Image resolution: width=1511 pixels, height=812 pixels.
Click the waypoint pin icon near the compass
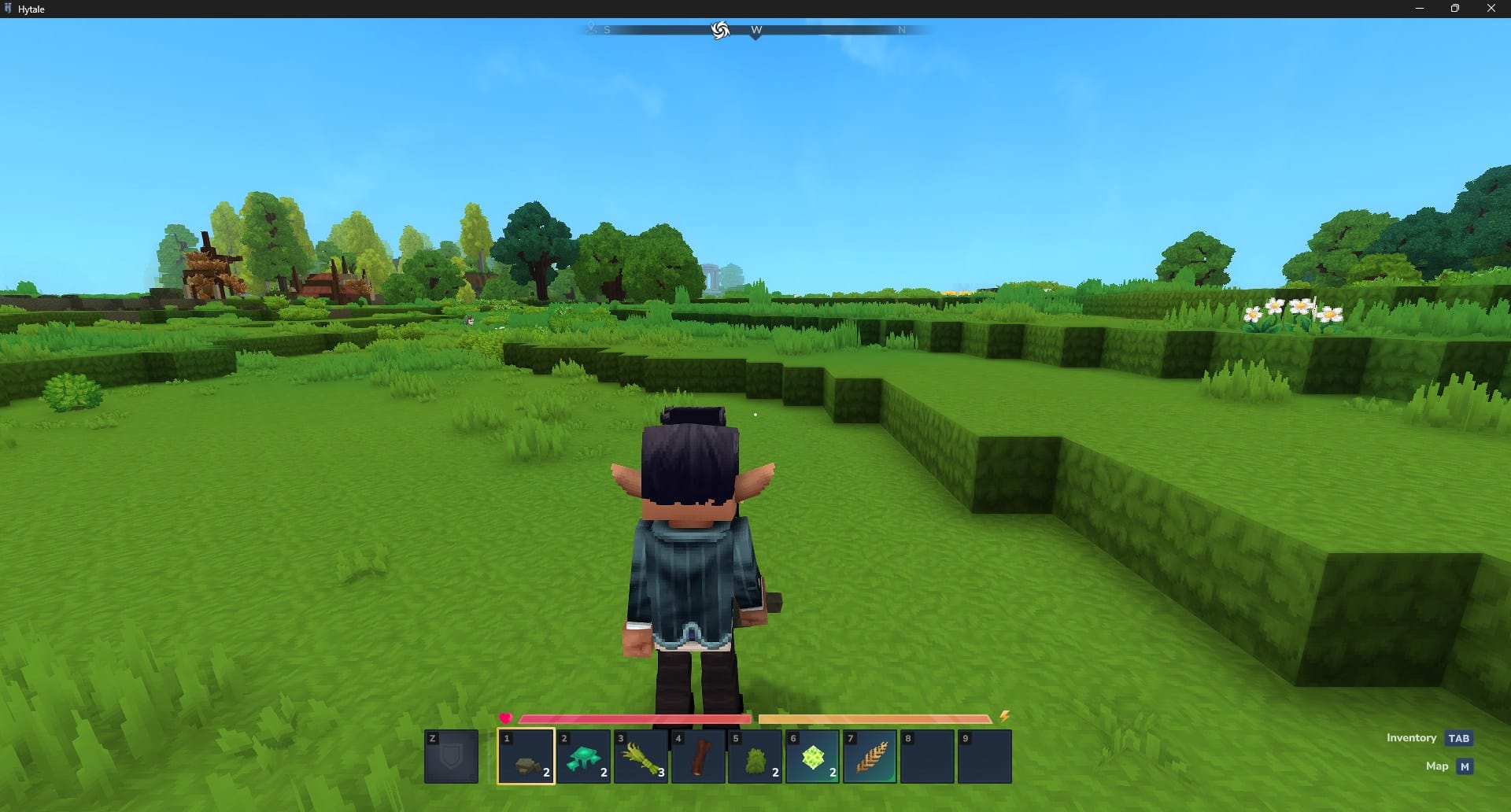(x=593, y=28)
